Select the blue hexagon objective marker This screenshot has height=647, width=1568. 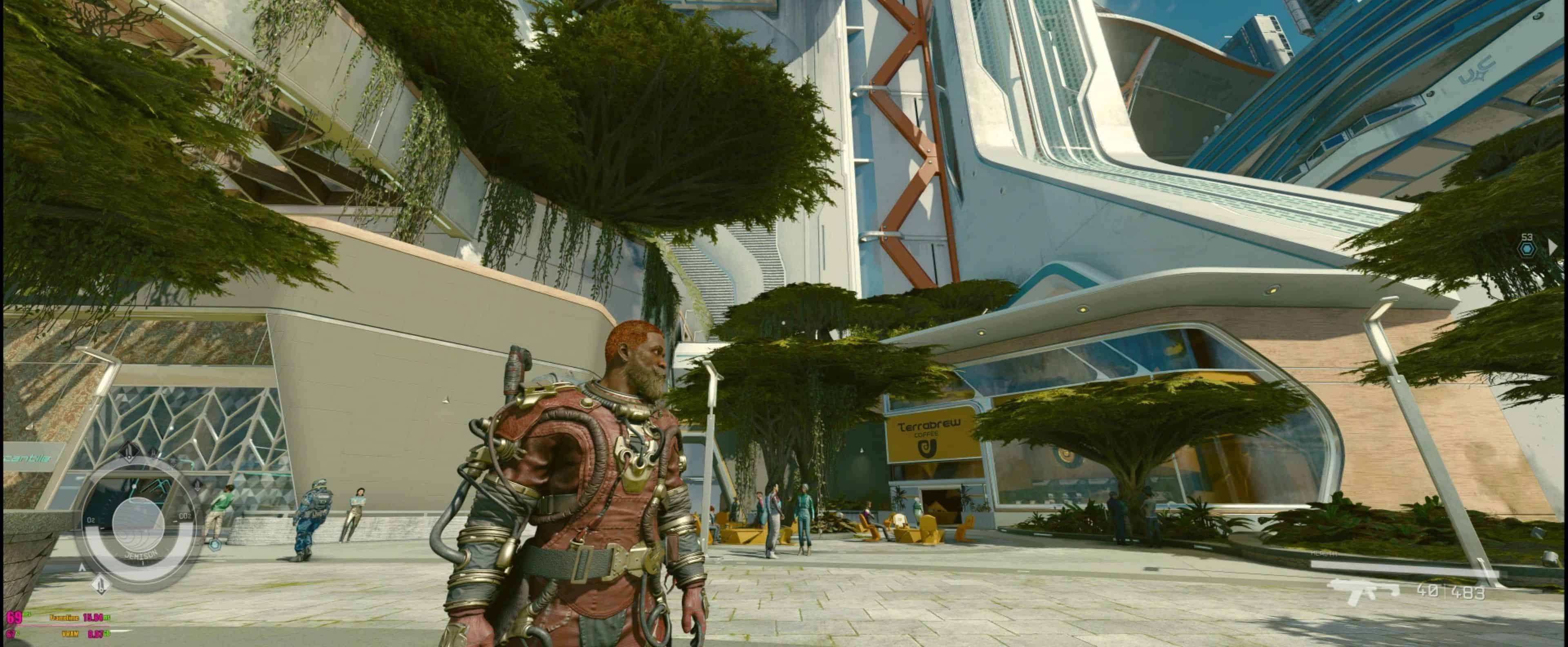[214, 545]
